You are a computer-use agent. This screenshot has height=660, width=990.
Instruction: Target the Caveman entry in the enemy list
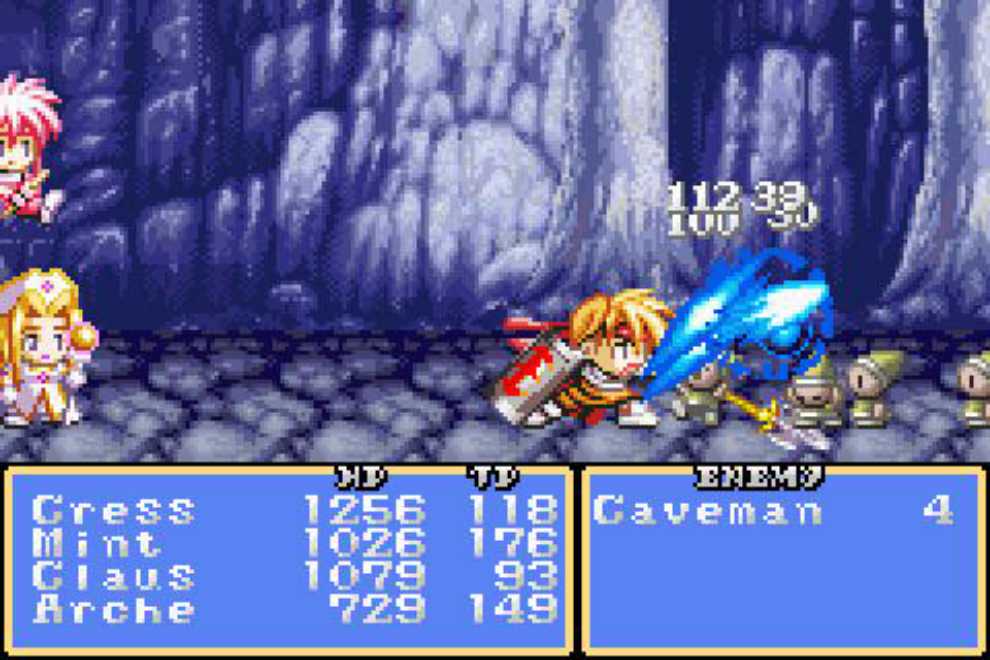708,511
